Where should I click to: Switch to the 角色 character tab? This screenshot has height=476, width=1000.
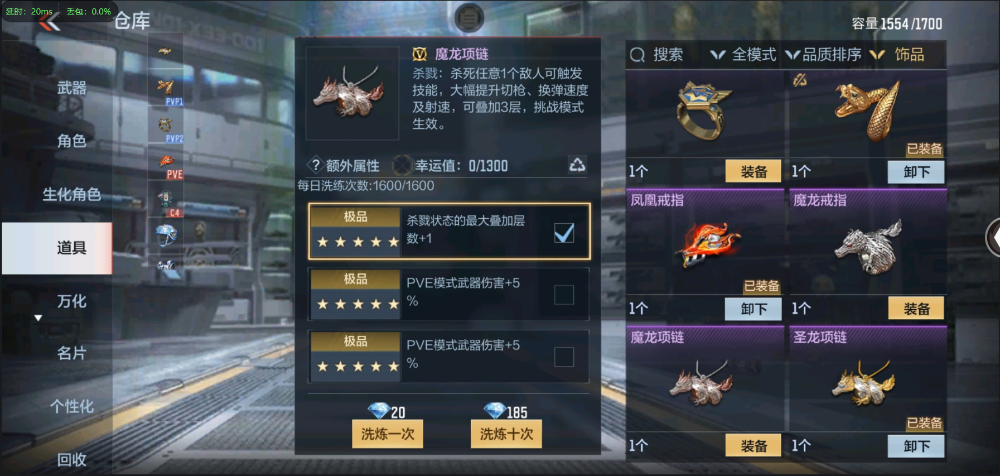pos(71,141)
